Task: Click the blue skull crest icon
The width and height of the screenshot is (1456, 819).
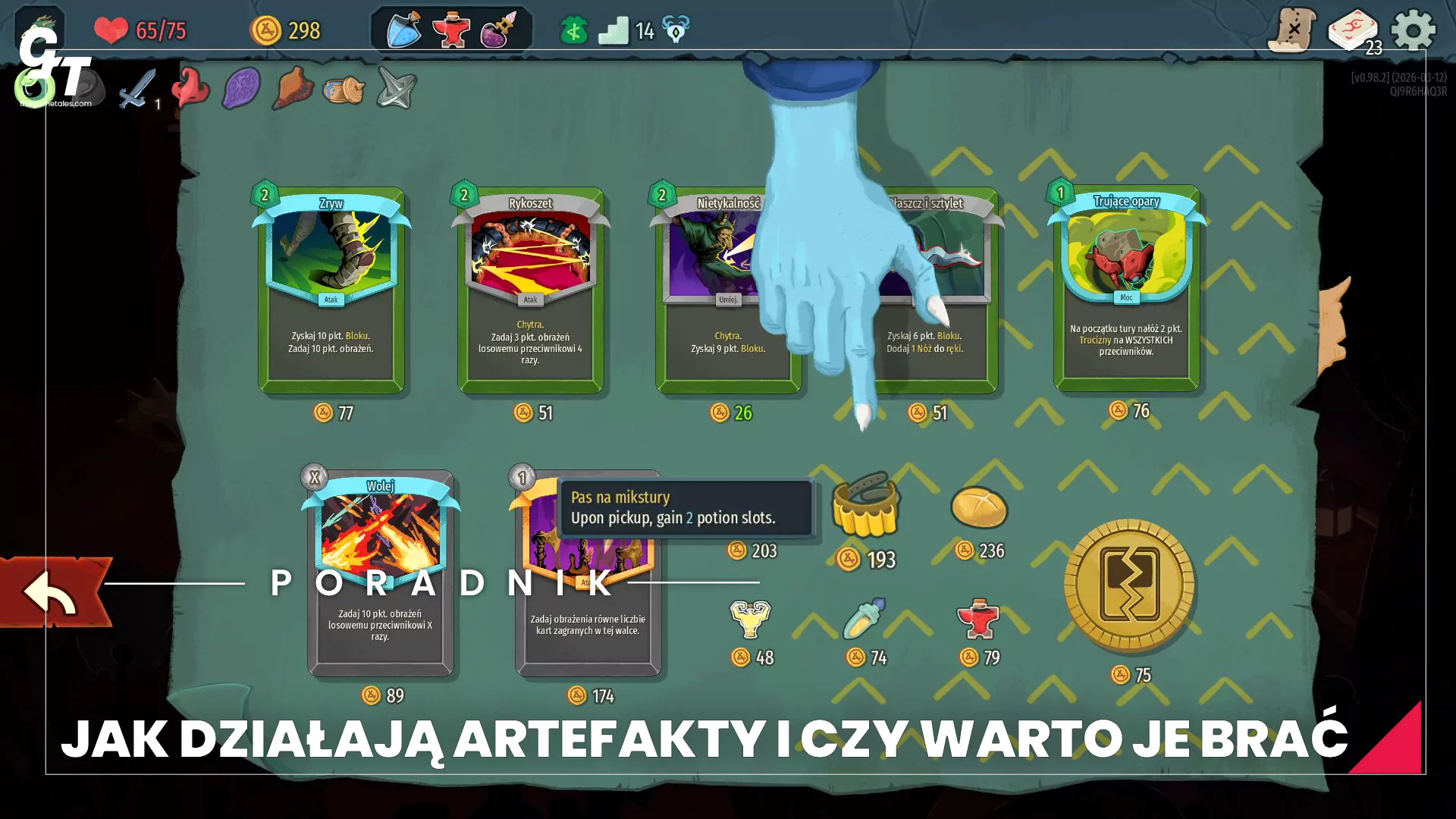Action: [673, 29]
